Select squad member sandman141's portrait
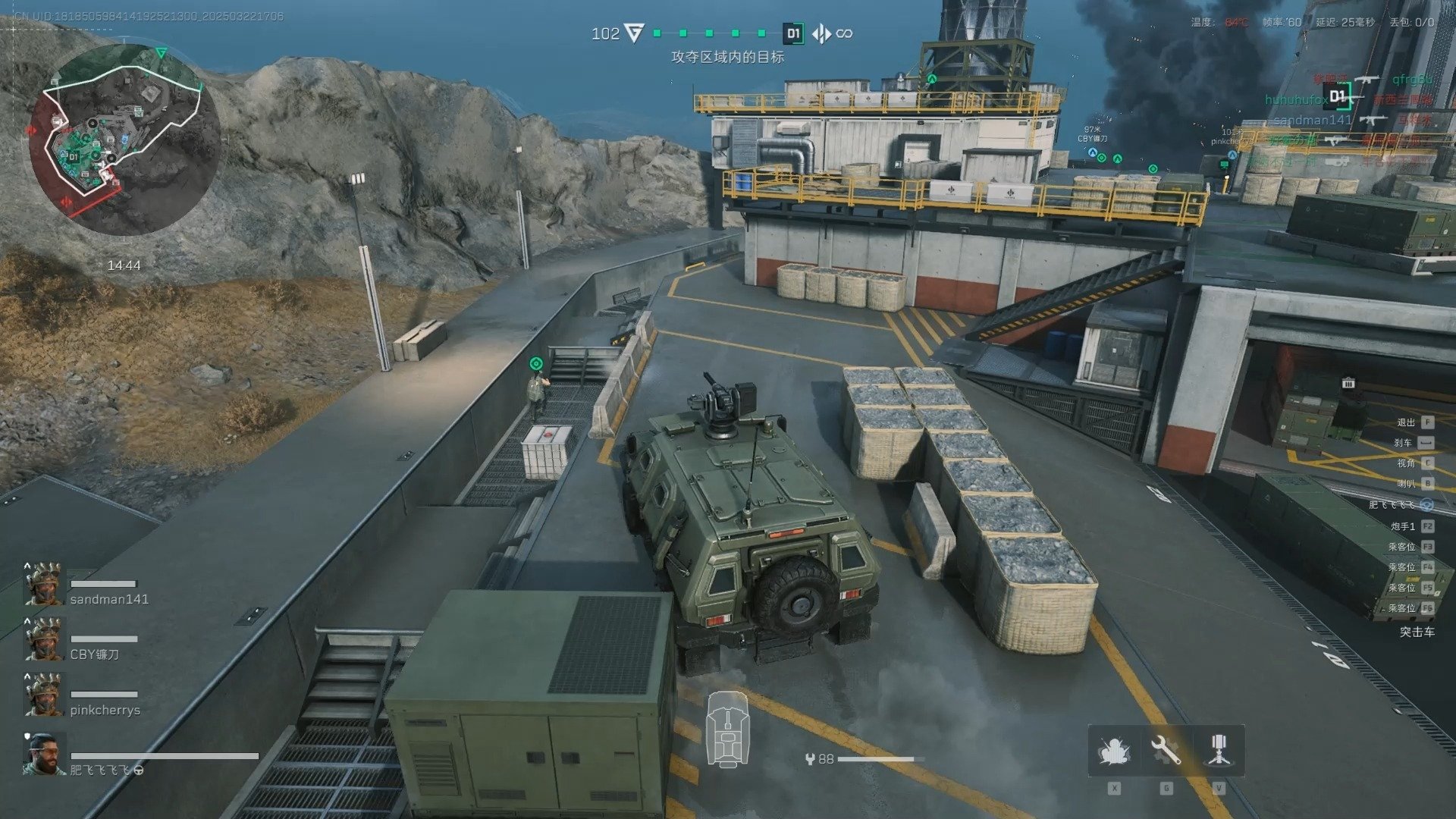This screenshot has height=819, width=1456. pos(43,585)
